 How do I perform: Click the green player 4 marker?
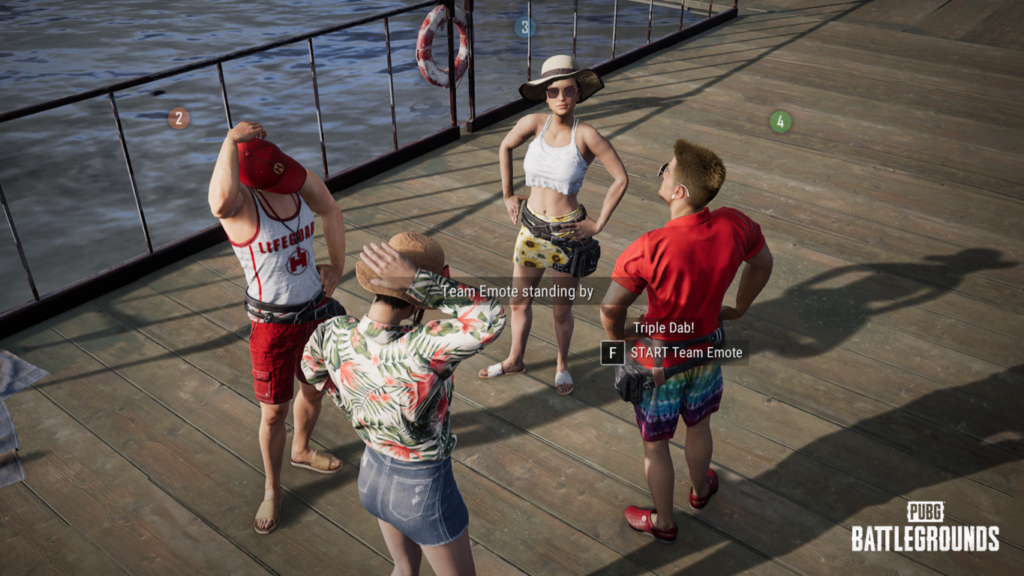[781, 122]
